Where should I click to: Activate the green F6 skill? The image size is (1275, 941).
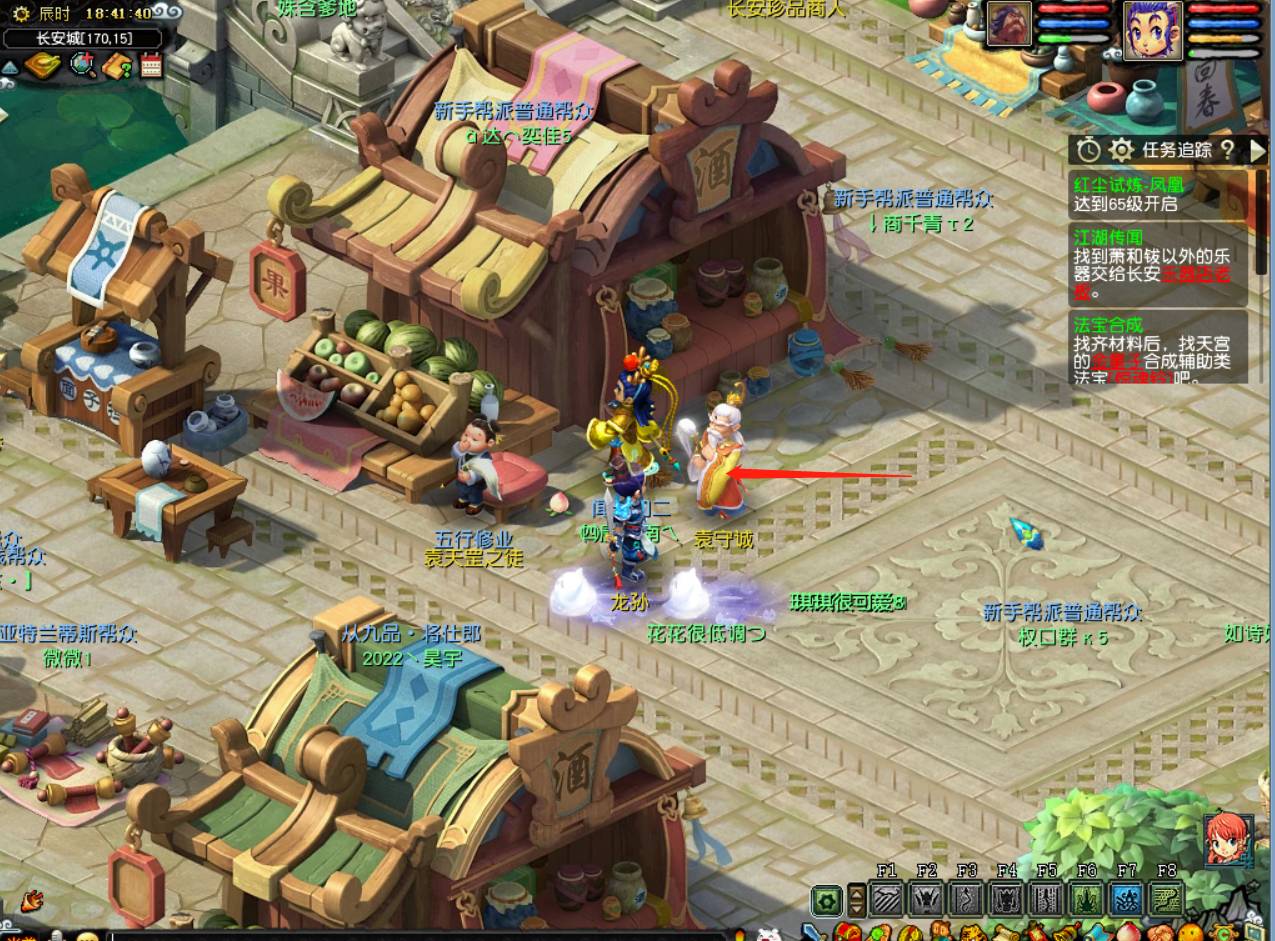point(1087,899)
